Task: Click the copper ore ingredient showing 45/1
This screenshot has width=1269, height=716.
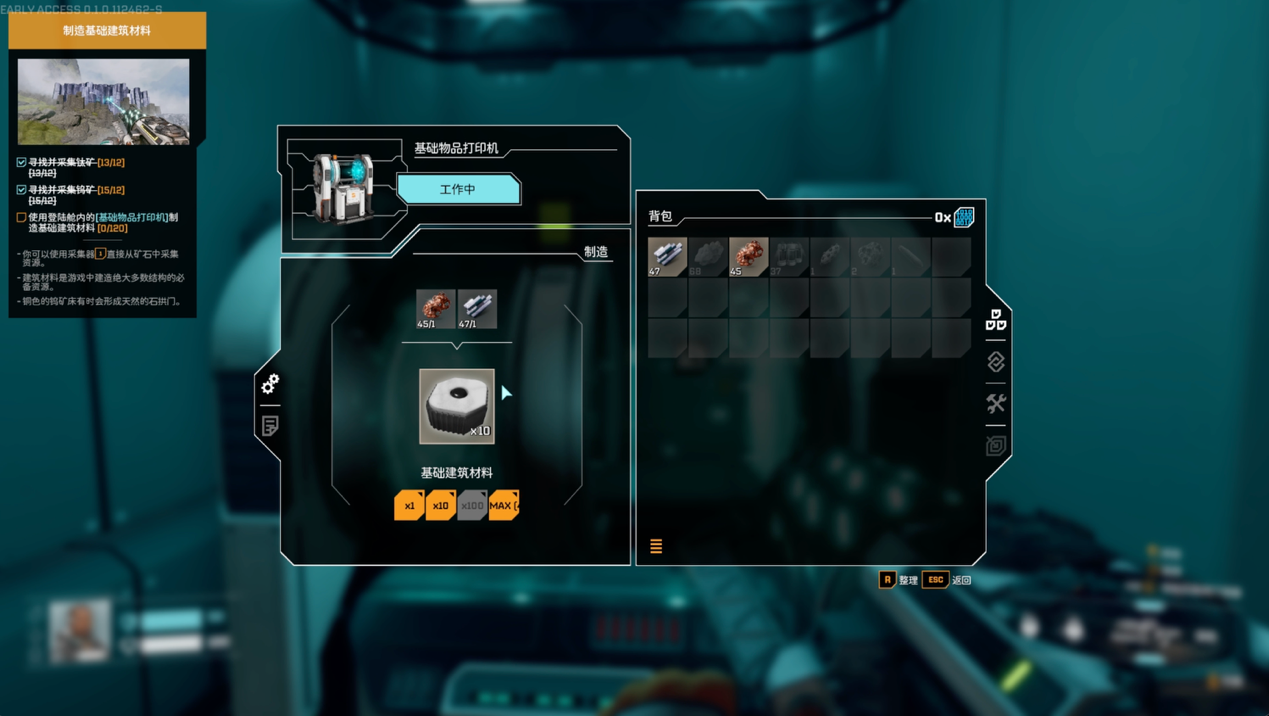Action: pyautogui.click(x=435, y=309)
